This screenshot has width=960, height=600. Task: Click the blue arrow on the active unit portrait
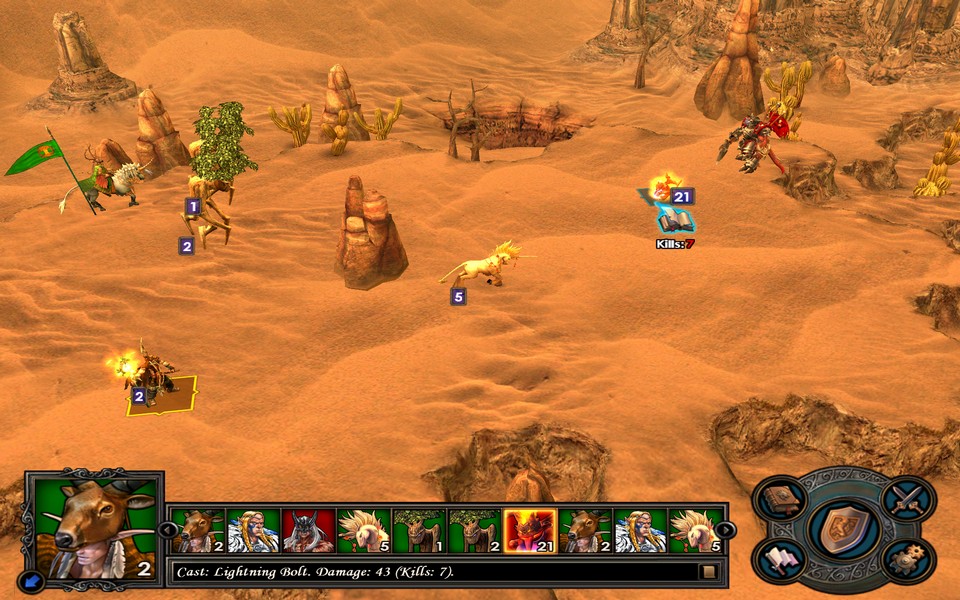click(x=31, y=579)
